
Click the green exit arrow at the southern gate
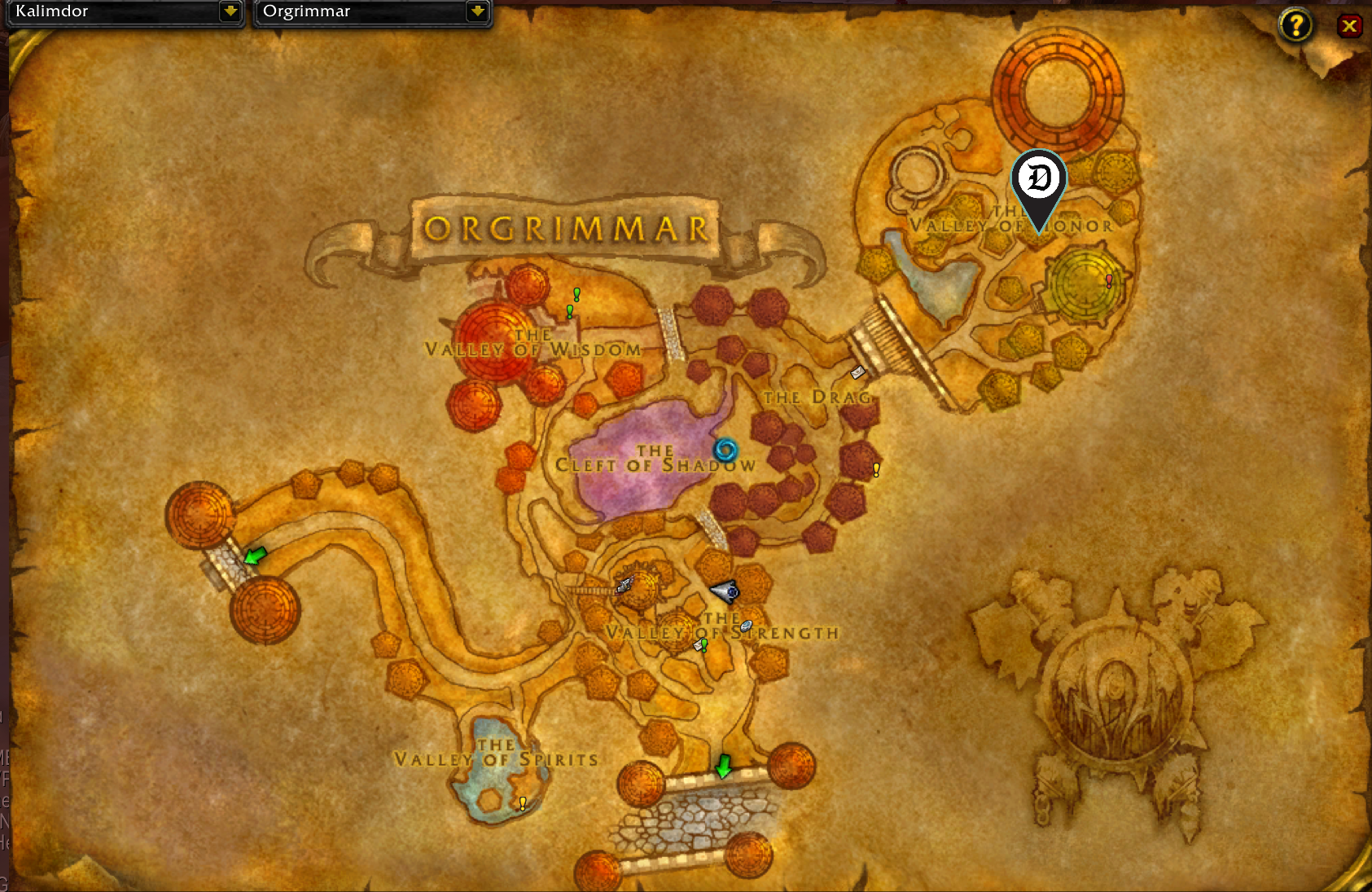tap(723, 767)
